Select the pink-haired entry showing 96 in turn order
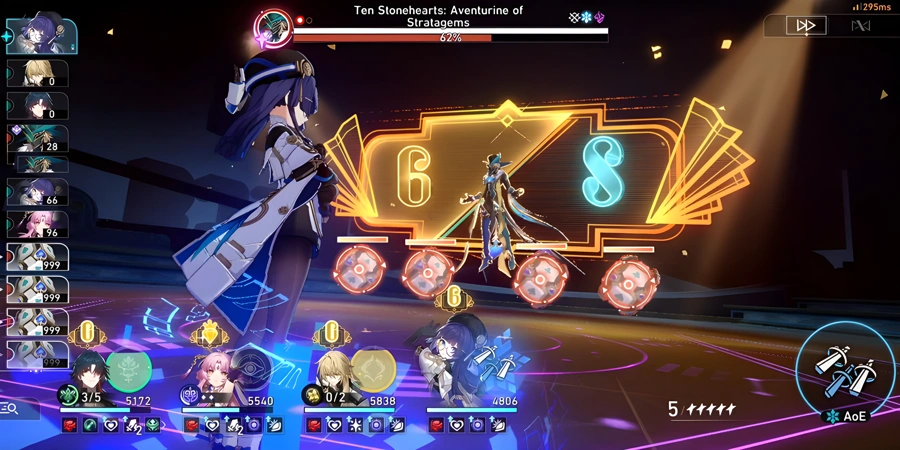The width and height of the screenshot is (900, 450). (x=36, y=225)
